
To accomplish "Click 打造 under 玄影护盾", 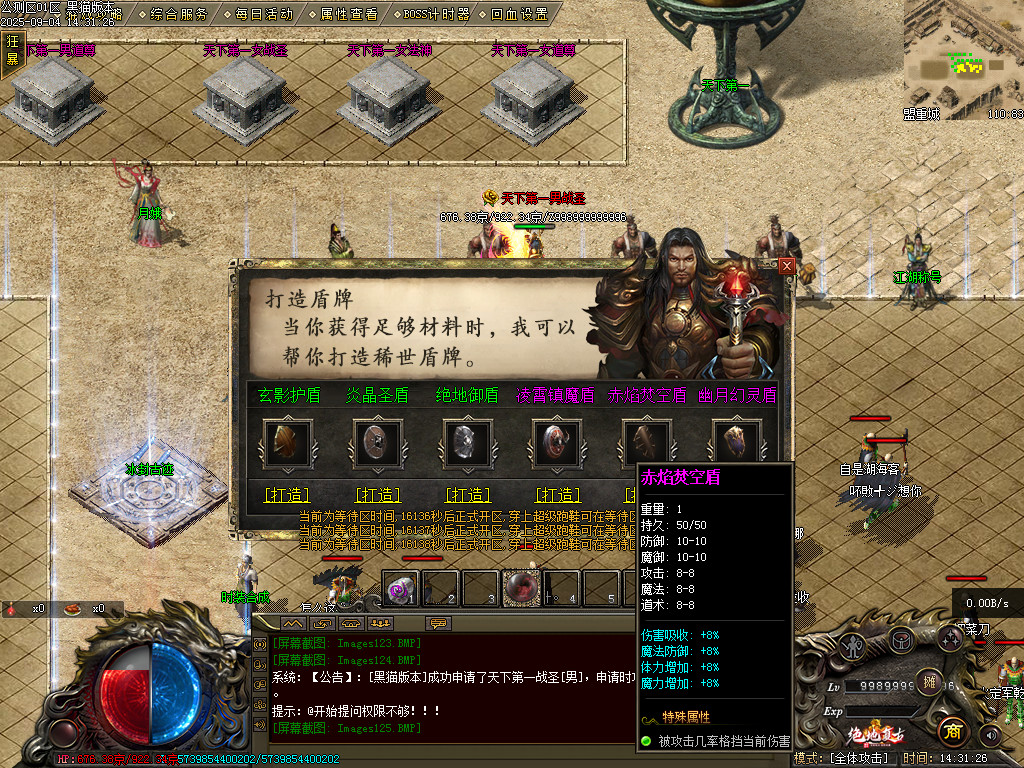I will (x=287, y=495).
